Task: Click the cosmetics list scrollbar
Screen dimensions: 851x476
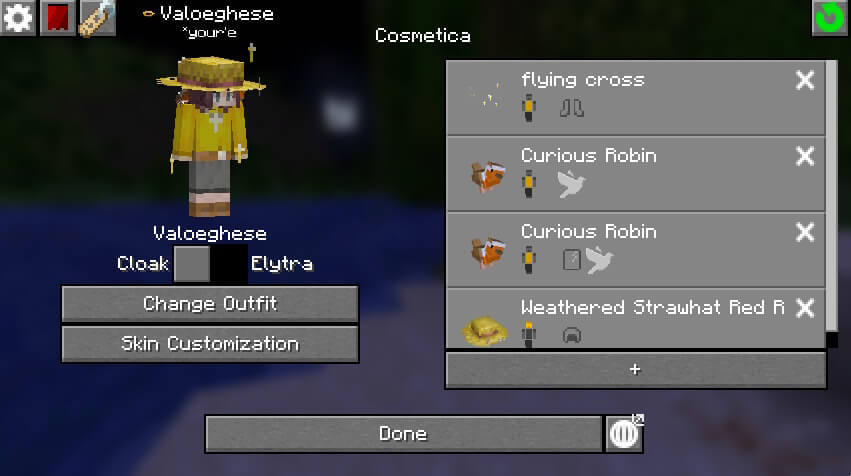Action: click(x=832, y=200)
